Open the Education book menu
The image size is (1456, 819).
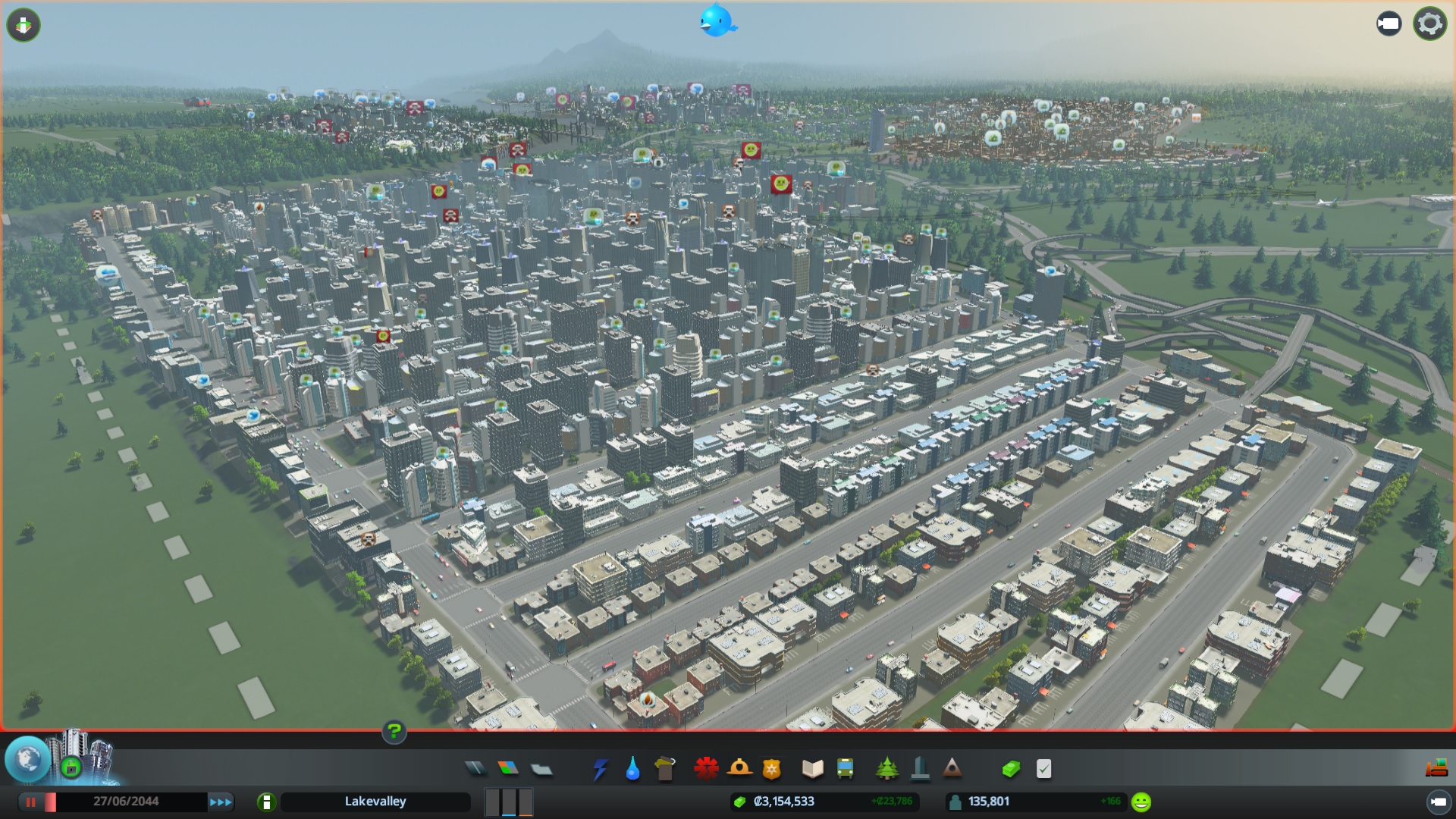point(812,769)
